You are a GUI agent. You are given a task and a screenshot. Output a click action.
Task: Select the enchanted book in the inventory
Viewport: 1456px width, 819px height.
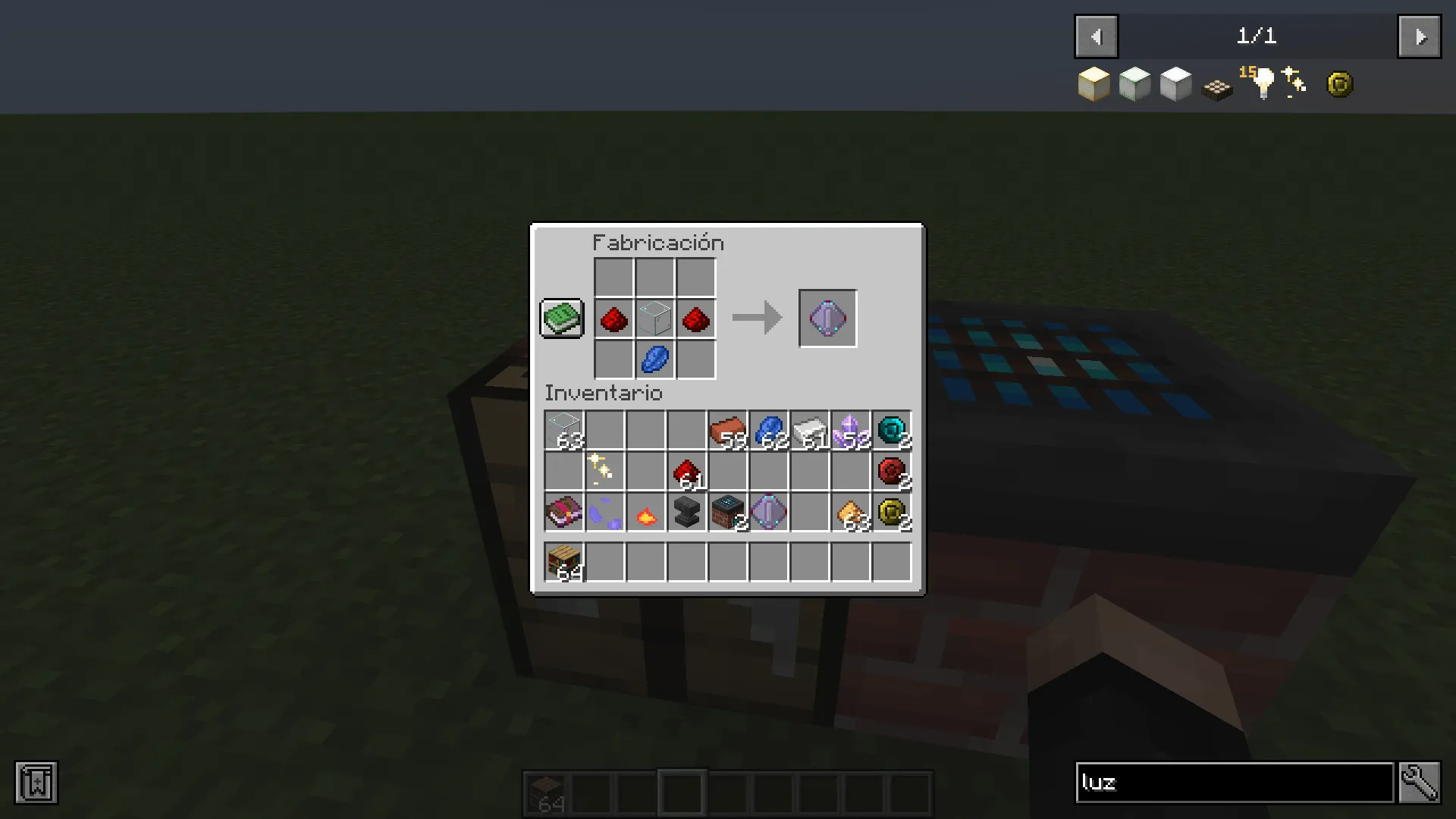point(563,512)
